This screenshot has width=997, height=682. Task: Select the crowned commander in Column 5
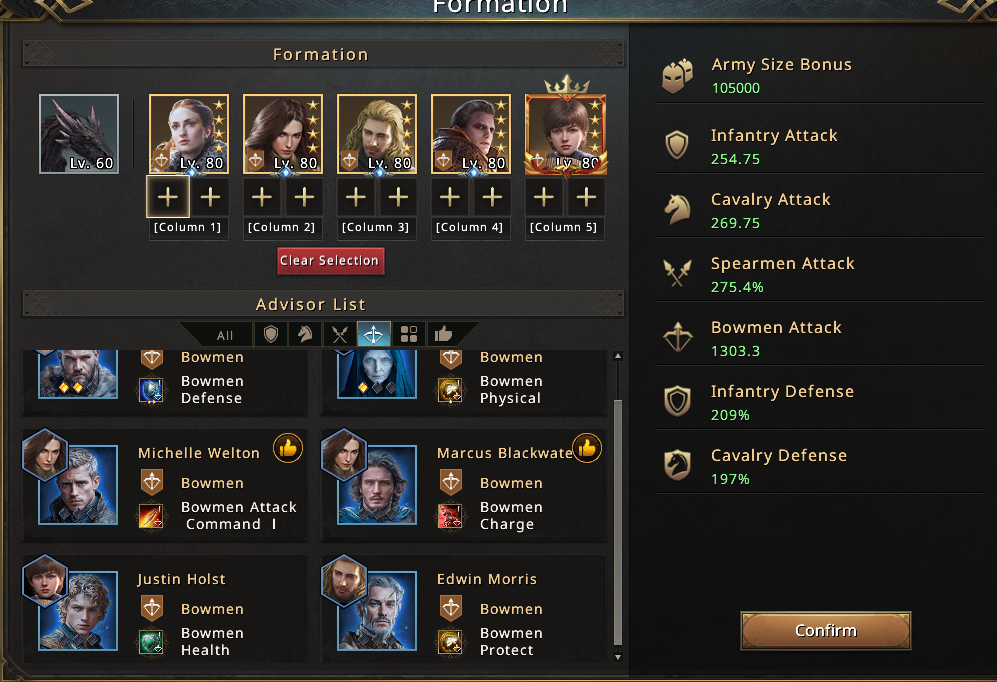565,134
